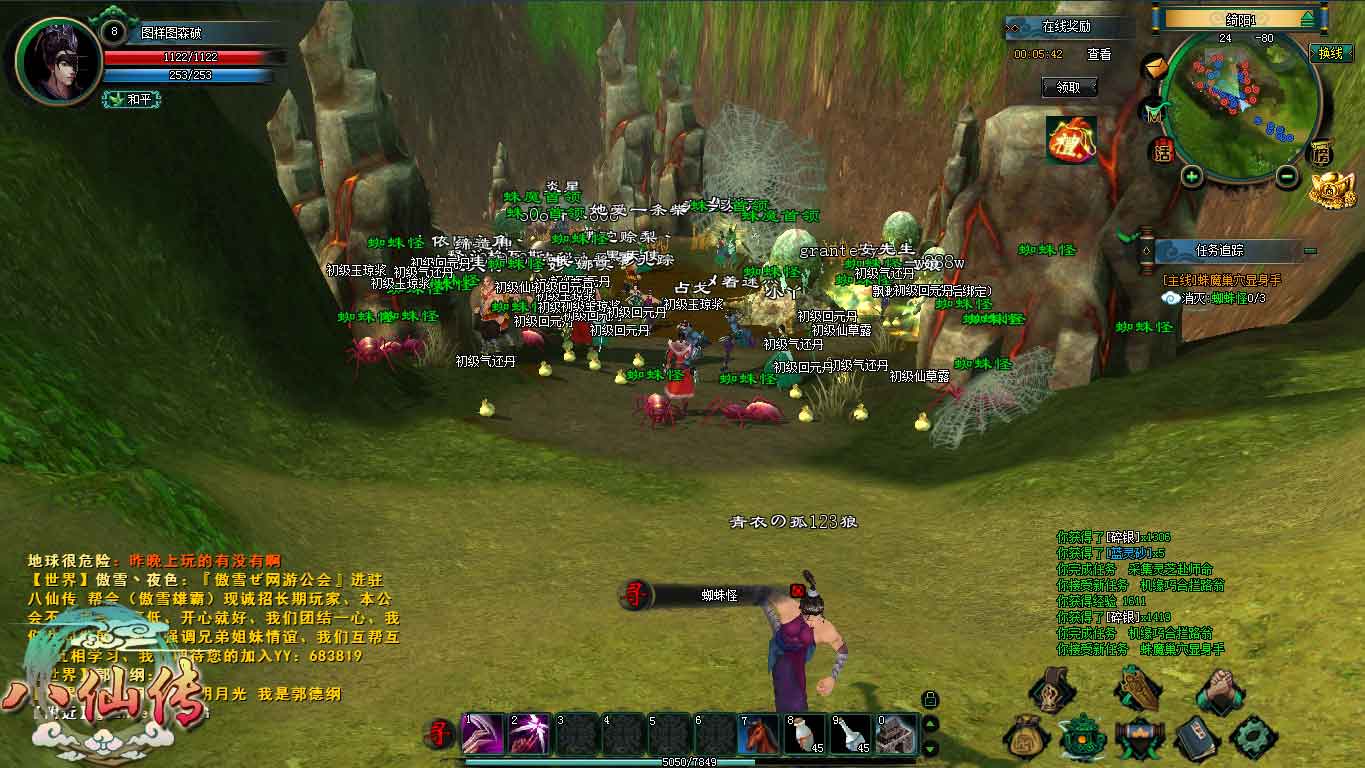Click the 换线 switch line button
Image resolution: width=1365 pixels, height=768 pixels.
pos(1330,54)
